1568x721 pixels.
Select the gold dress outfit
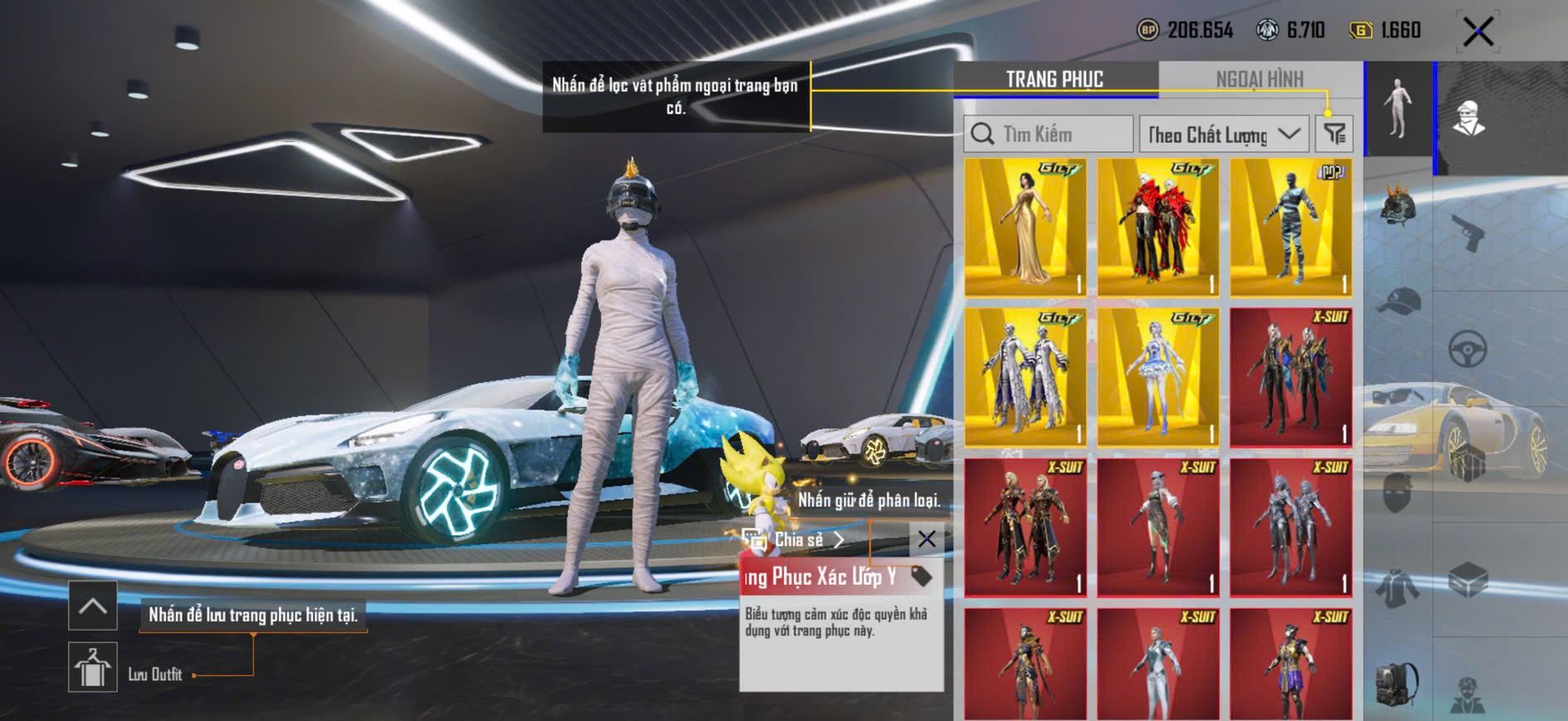pos(1026,227)
